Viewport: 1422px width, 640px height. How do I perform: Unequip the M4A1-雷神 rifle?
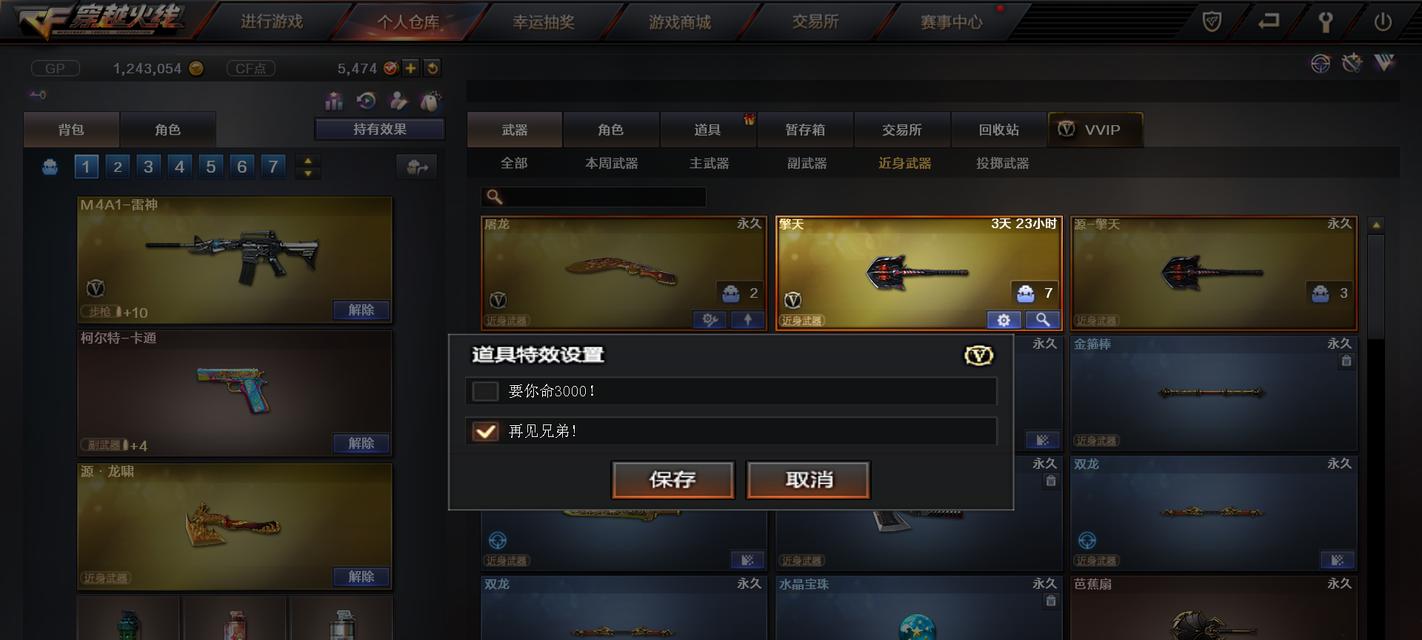click(x=361, y=310)
